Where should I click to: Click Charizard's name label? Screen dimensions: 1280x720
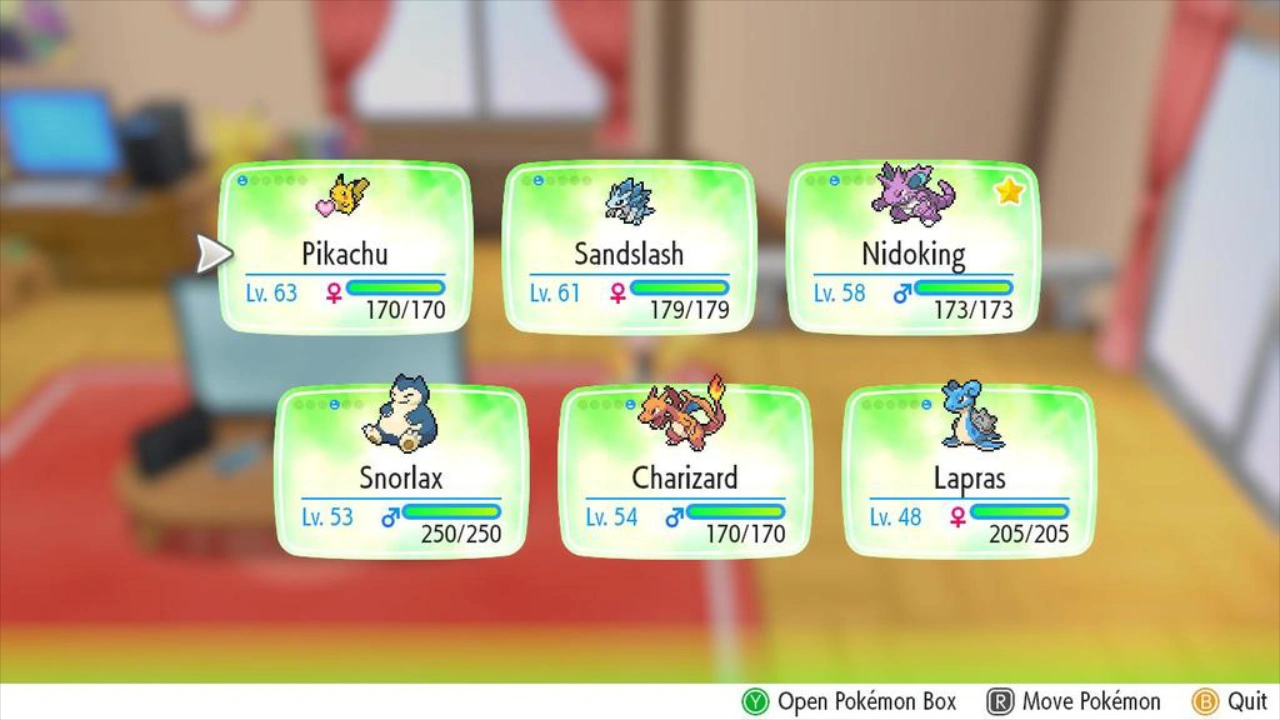(x=684, y=477)
